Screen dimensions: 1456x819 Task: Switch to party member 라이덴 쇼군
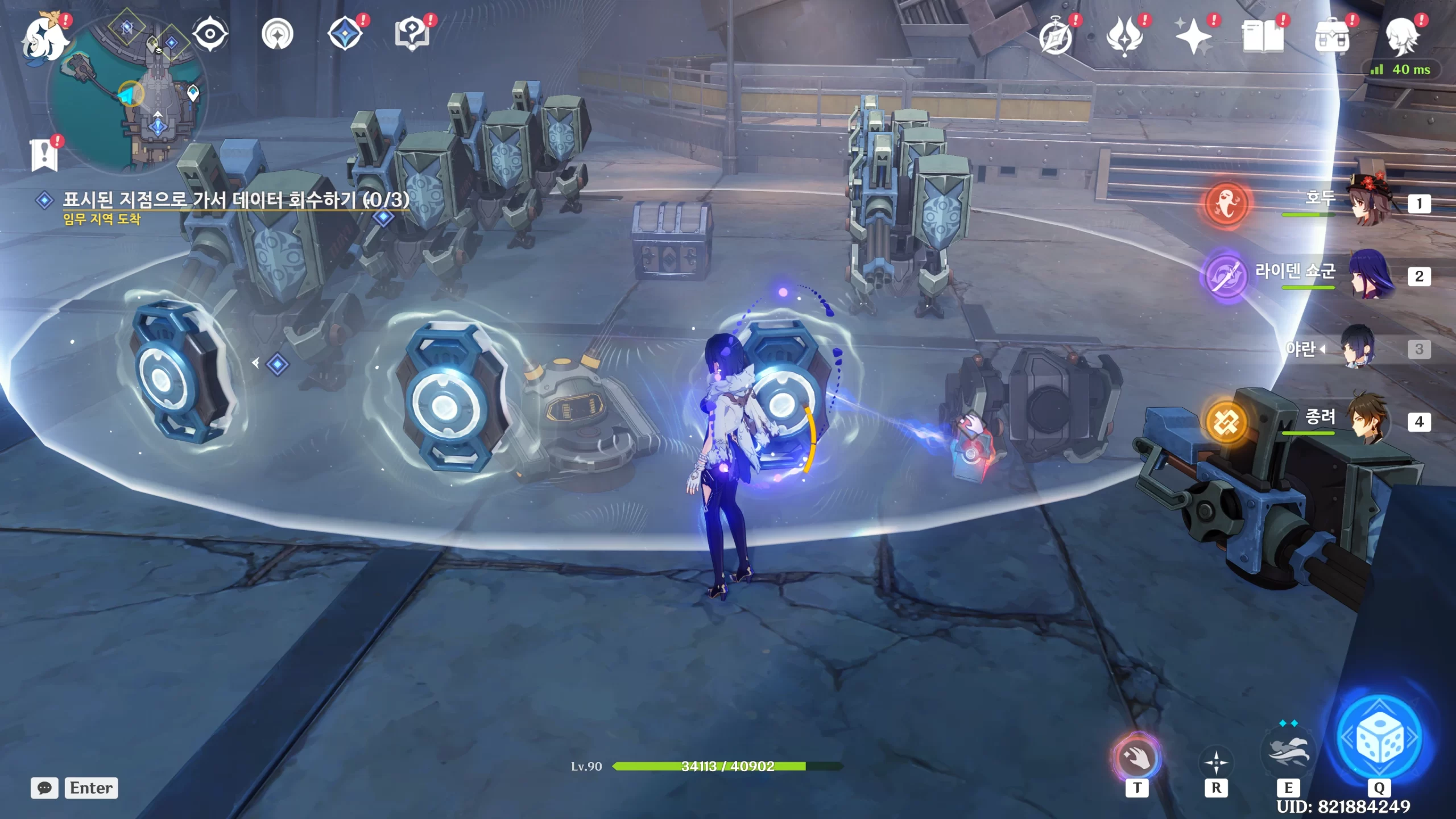(1371, 276)
